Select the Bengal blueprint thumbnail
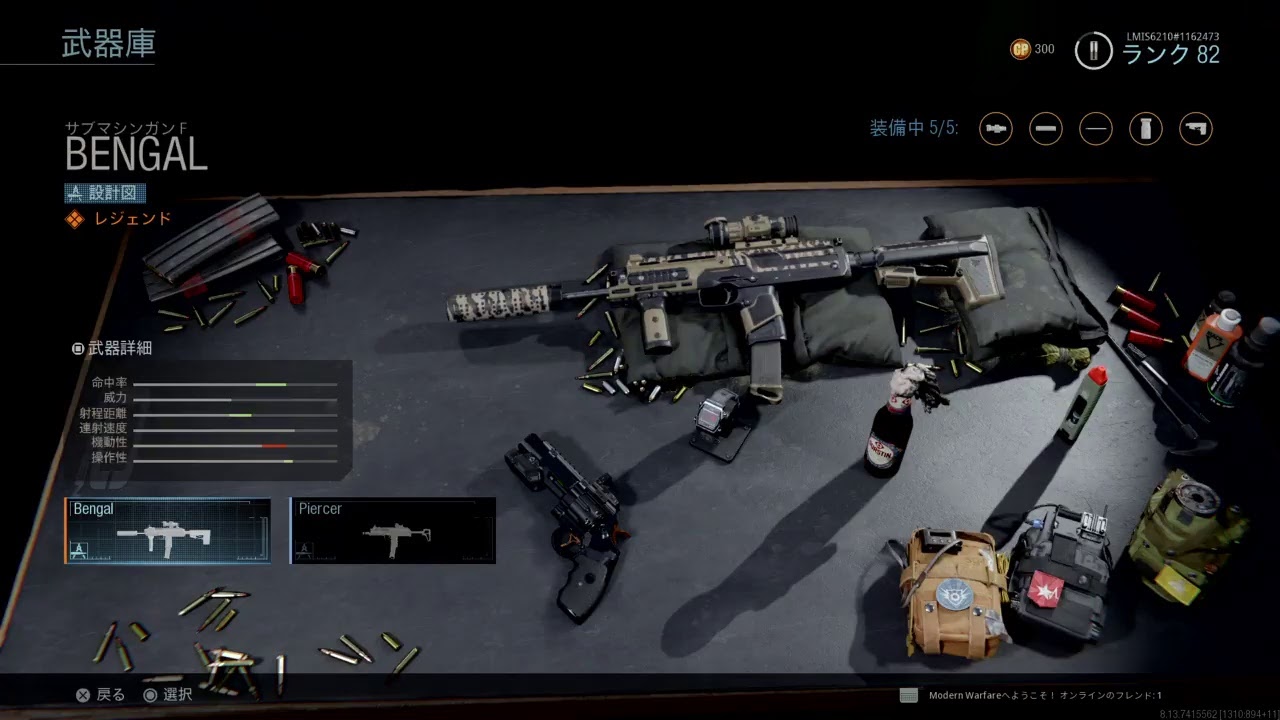1280x720 pixels. 168,530
